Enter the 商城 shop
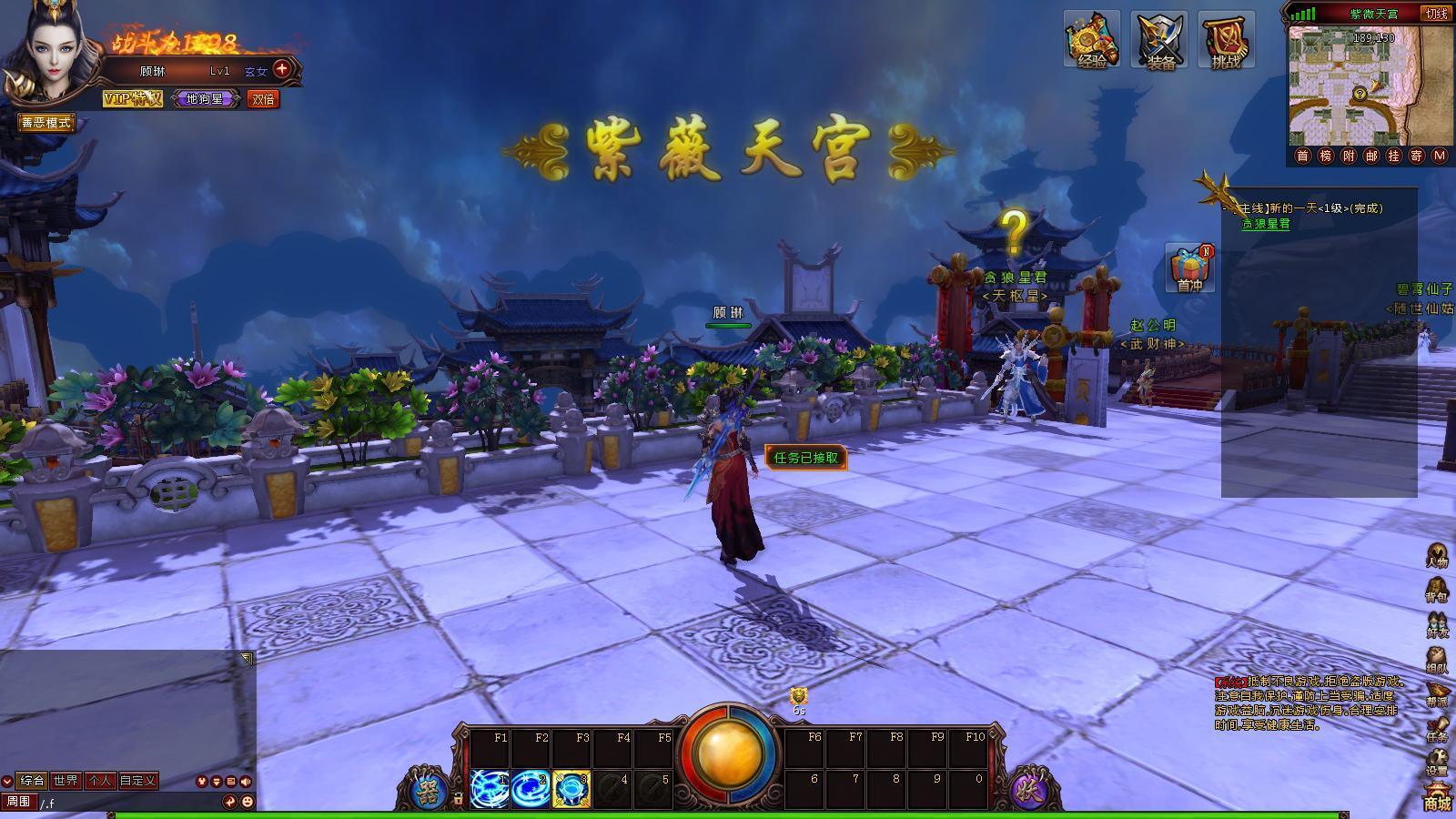This screenshot has height=819, width=1456. (1437, 798)
